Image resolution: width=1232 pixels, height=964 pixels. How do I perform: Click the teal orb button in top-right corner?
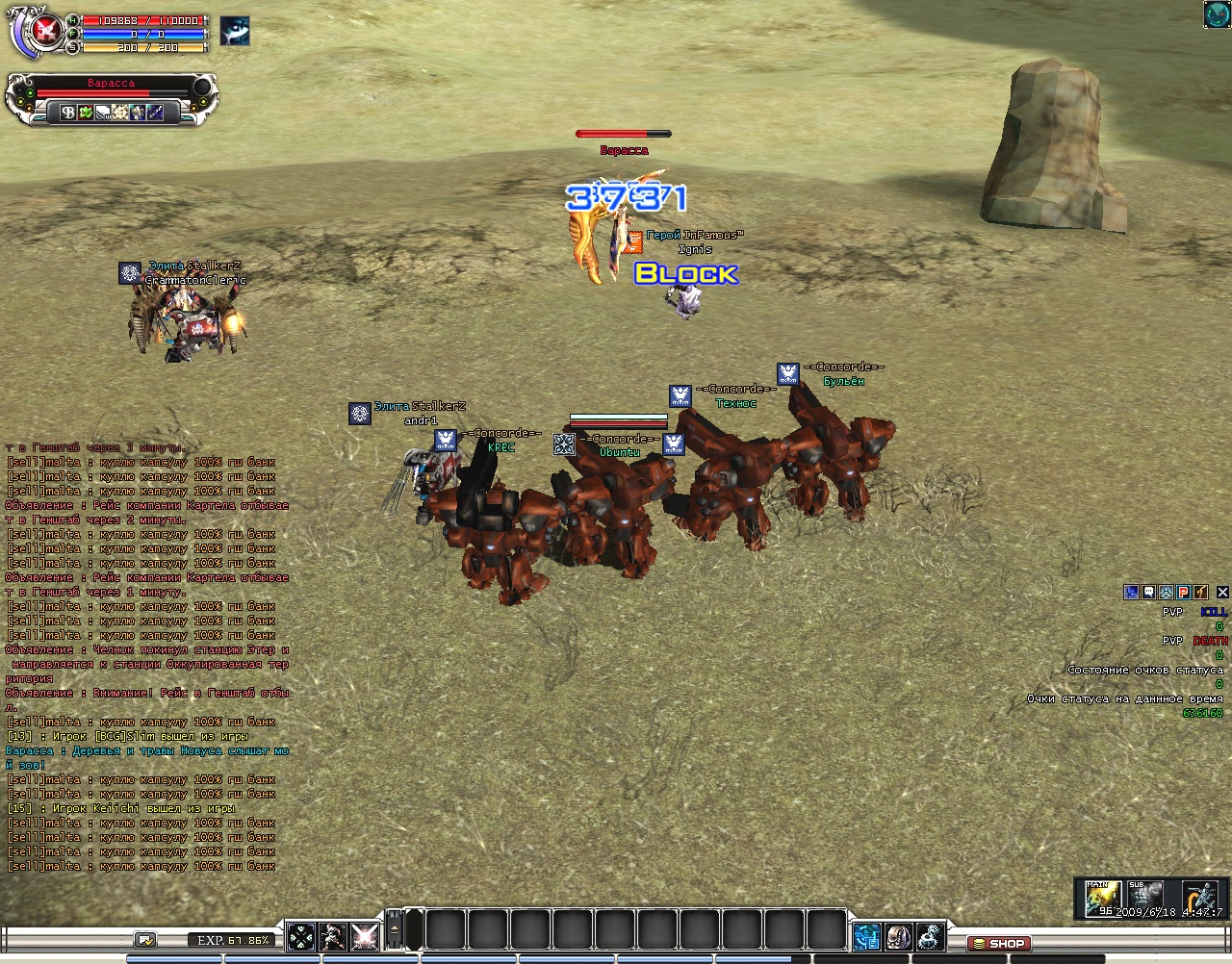coord(1217,13)
